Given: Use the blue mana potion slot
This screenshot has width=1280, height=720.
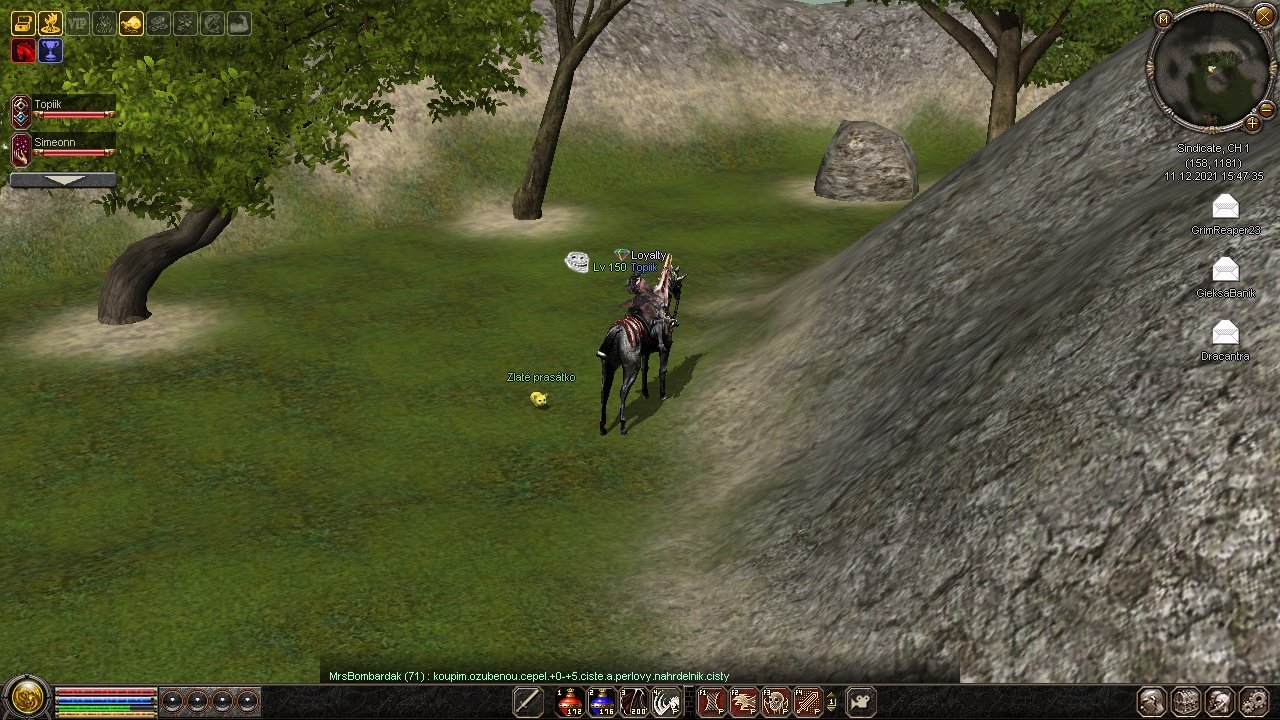Looking at the screenshot, I should [602, 702].
